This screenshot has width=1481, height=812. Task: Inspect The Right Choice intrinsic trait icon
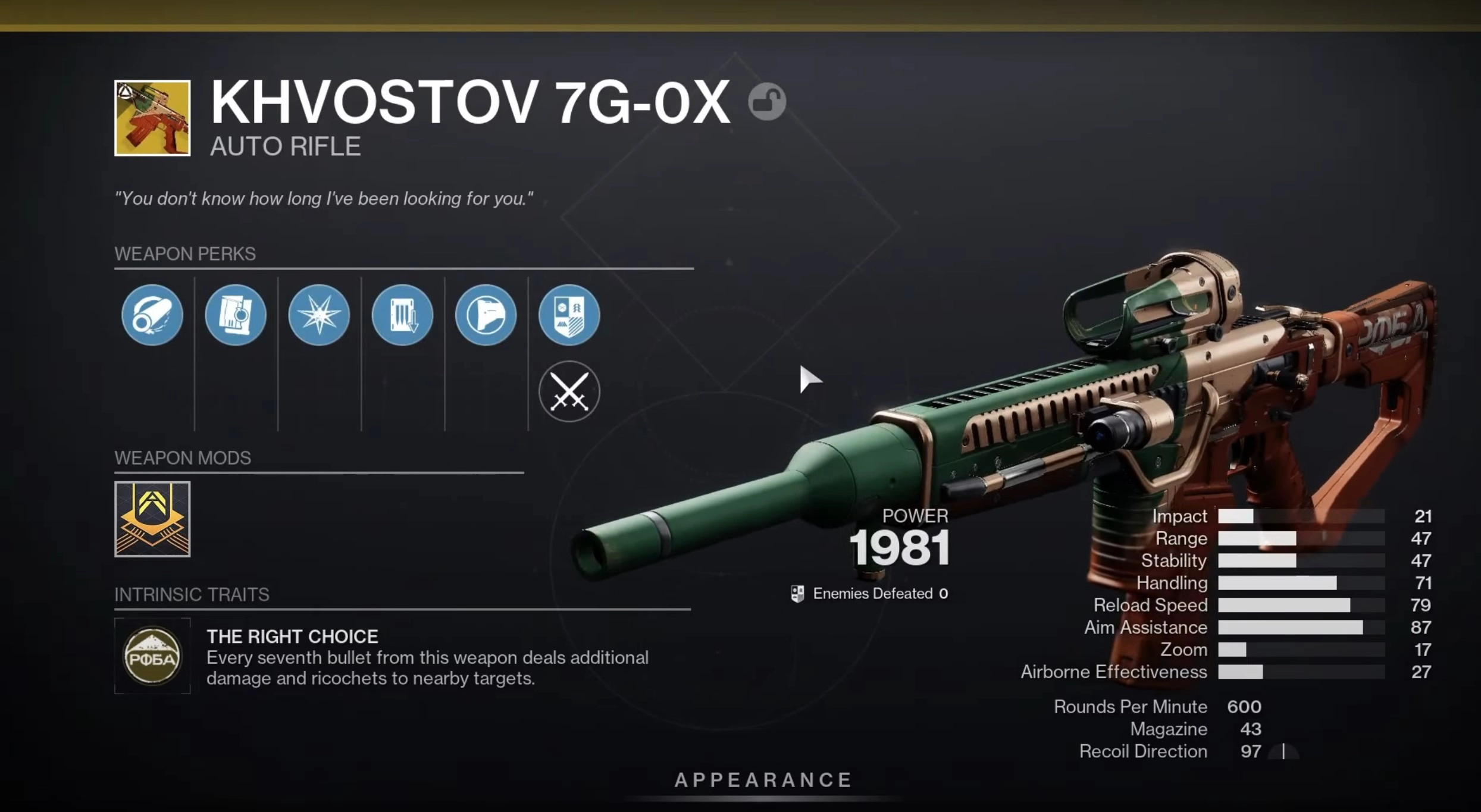click(152, 656)
